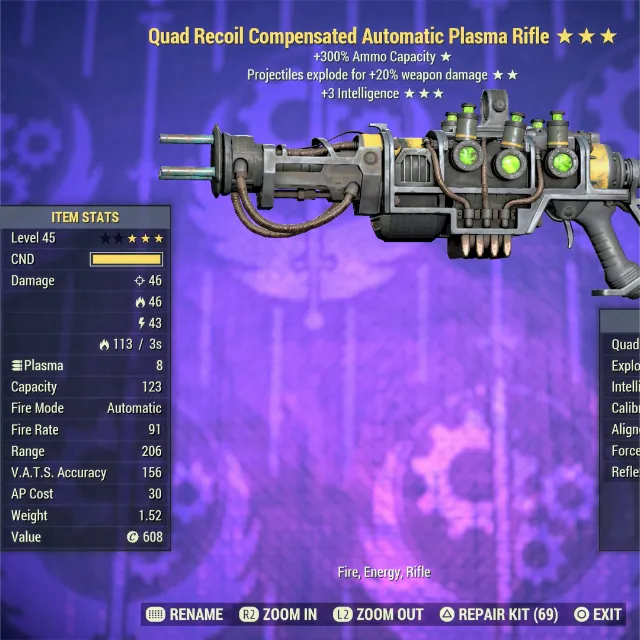The image size is (640, 640).
Task: Exit the item inspect screen
Action: click(x=598, y=614)
